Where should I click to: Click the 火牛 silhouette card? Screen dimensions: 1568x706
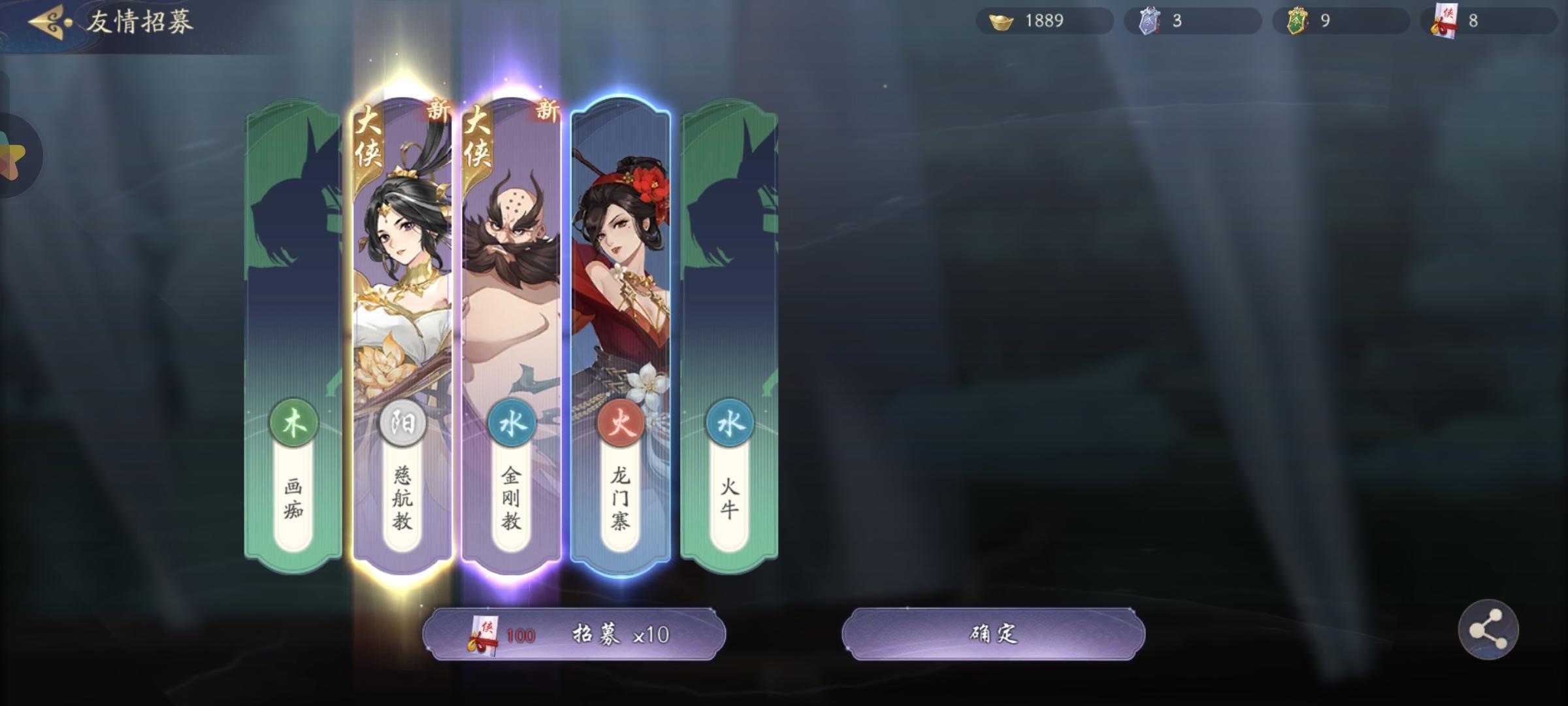(730, 294)
